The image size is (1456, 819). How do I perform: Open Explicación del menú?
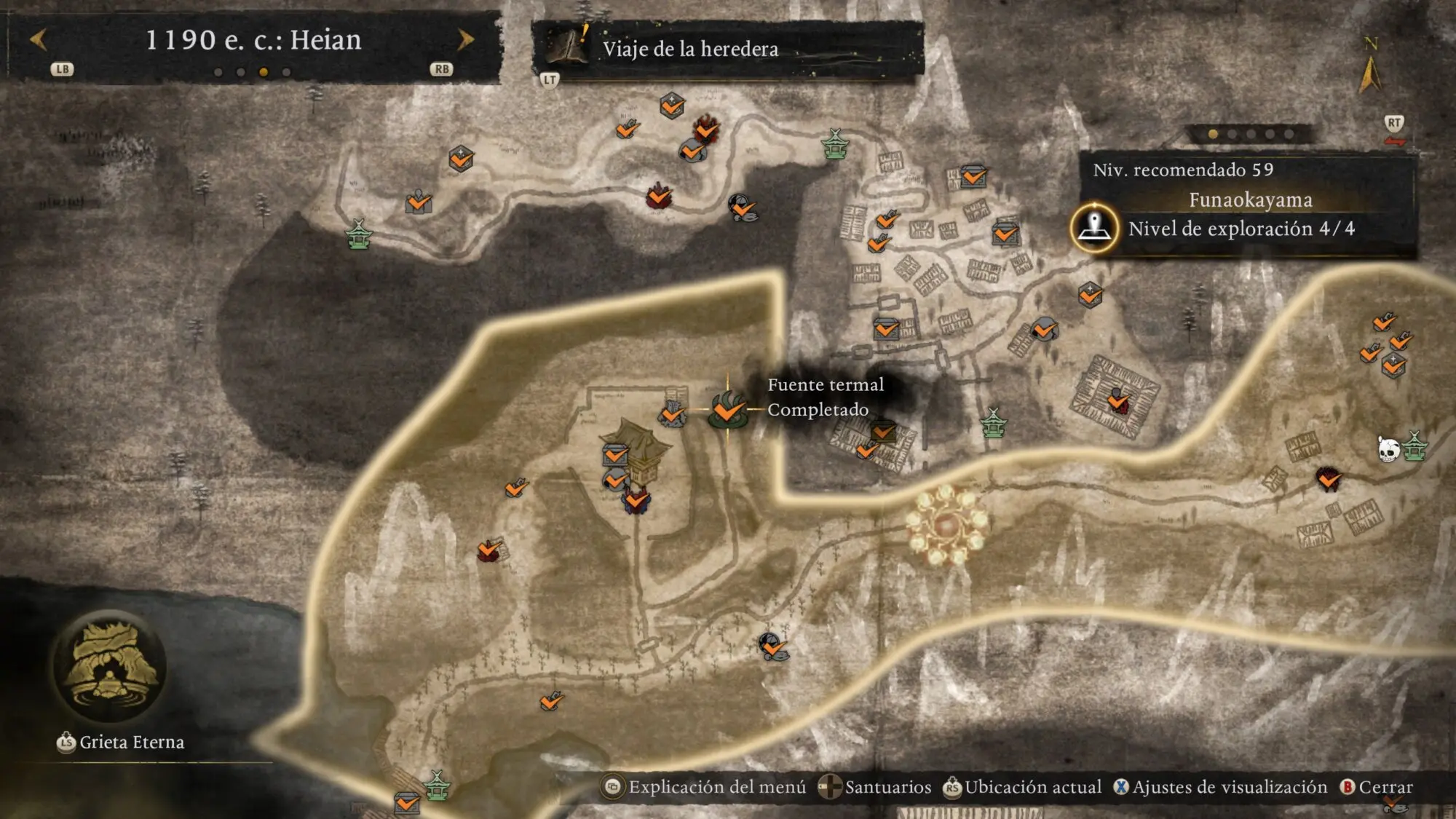(705, 787)
